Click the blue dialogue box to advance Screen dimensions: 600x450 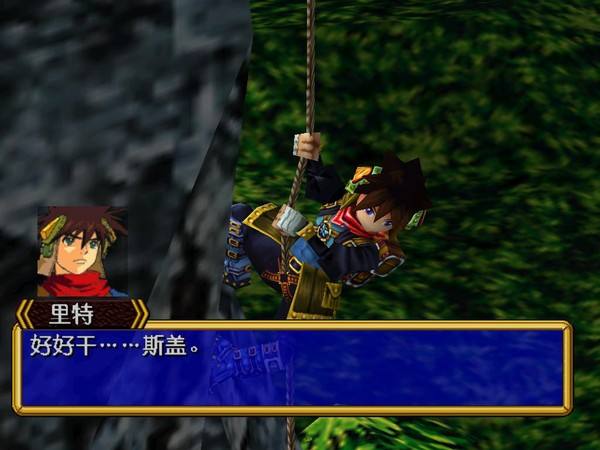tap(292, 368)
